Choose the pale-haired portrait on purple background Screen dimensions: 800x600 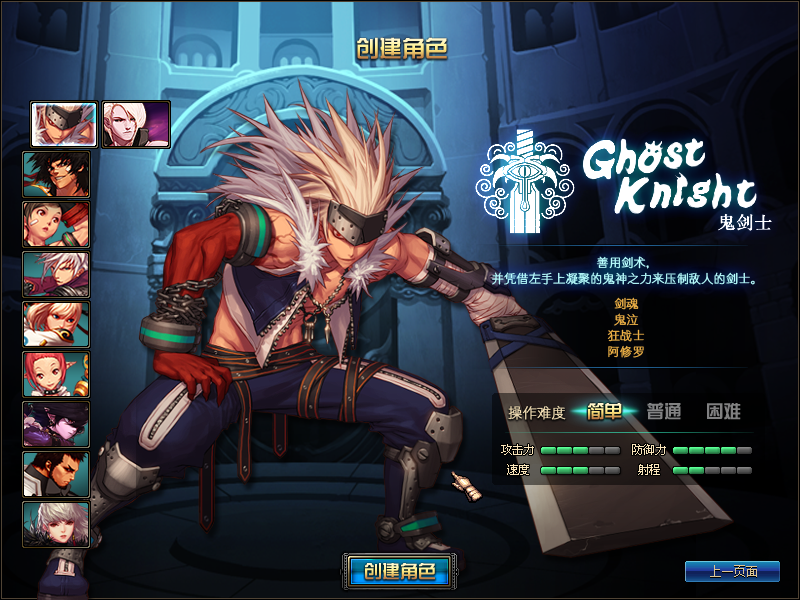point(136,124)
